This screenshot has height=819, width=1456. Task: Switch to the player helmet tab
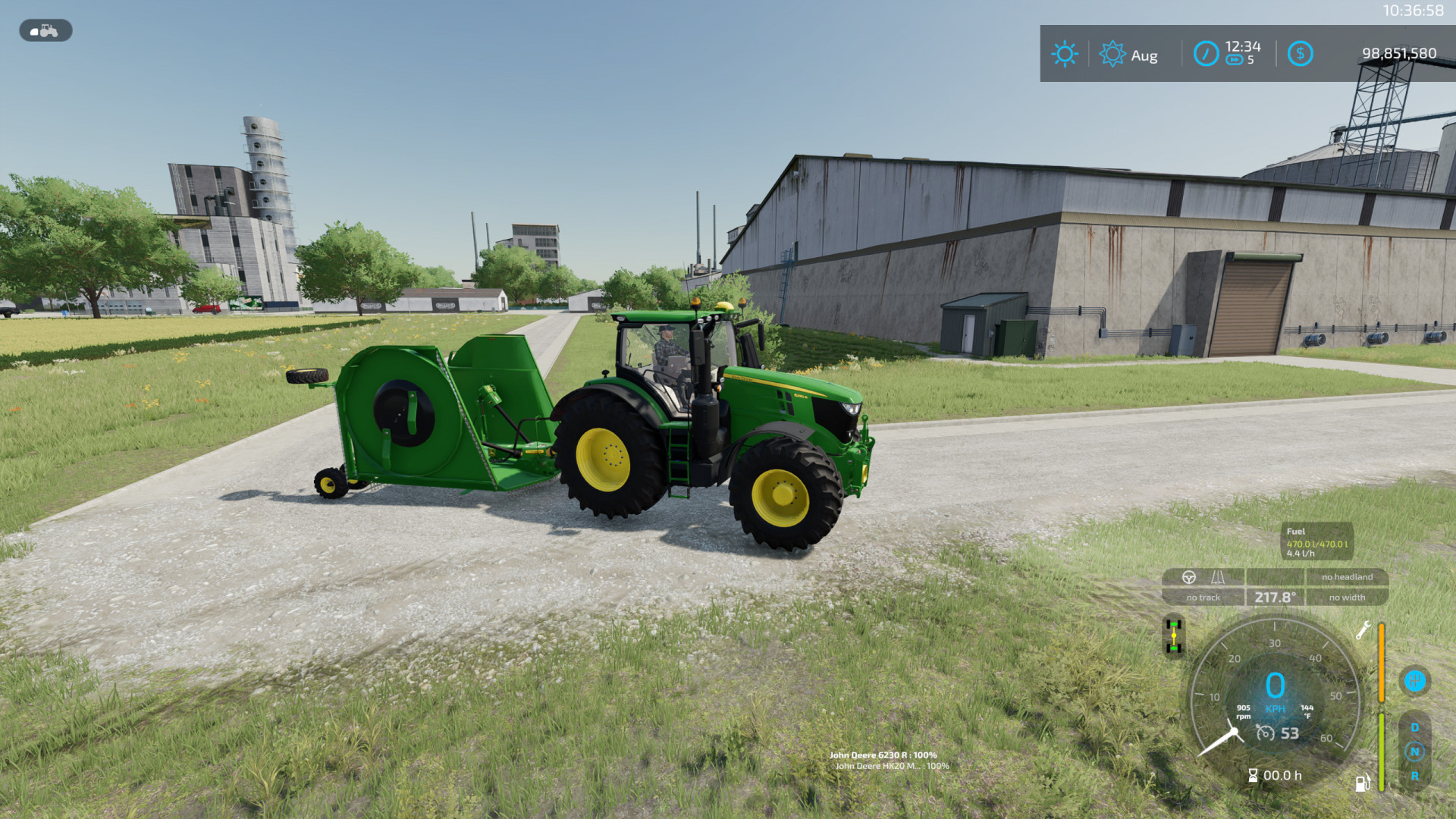point(34,32)
